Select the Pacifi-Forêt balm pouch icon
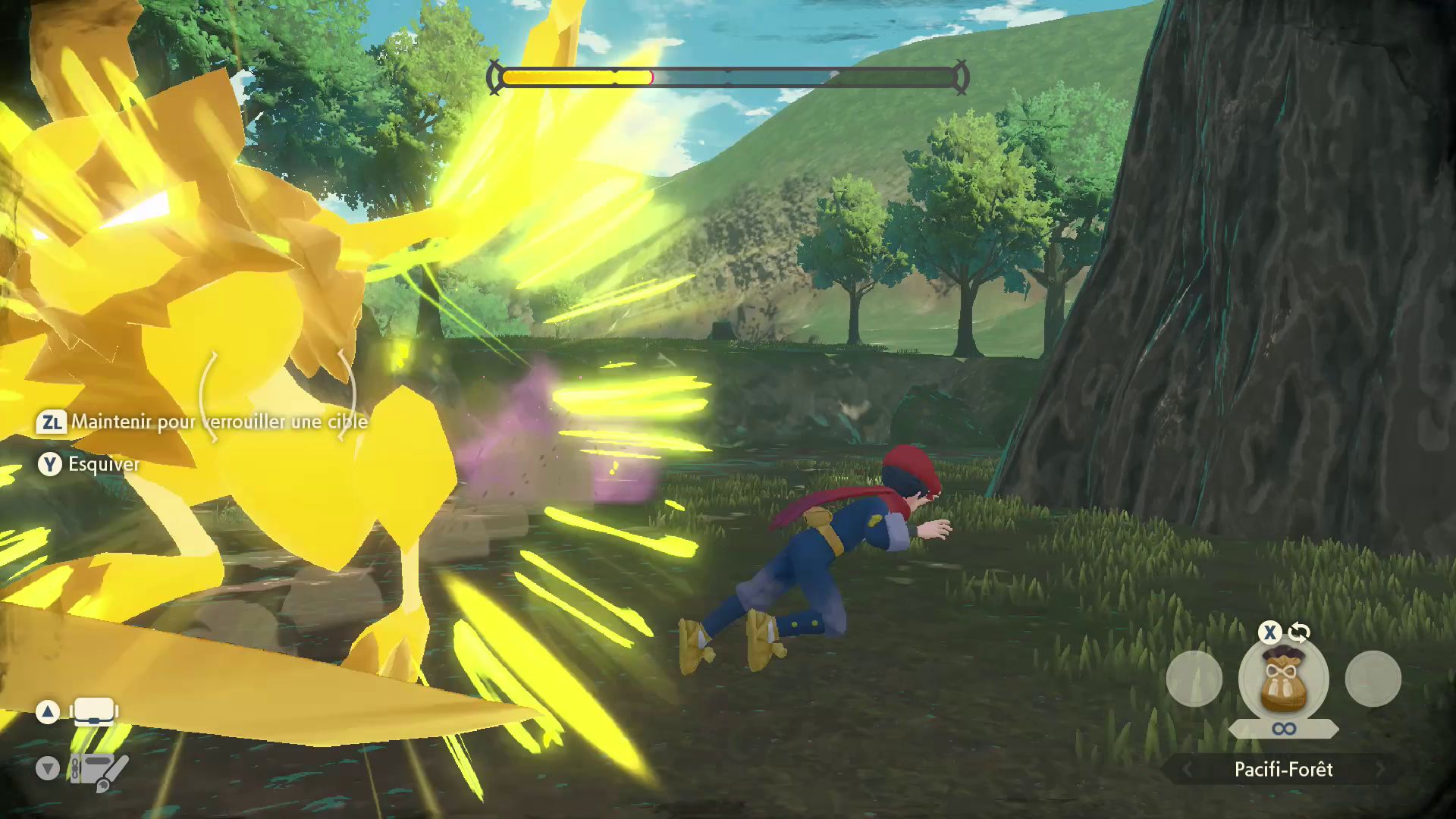Viewport: 1456px width, 819px height. 1283,680
